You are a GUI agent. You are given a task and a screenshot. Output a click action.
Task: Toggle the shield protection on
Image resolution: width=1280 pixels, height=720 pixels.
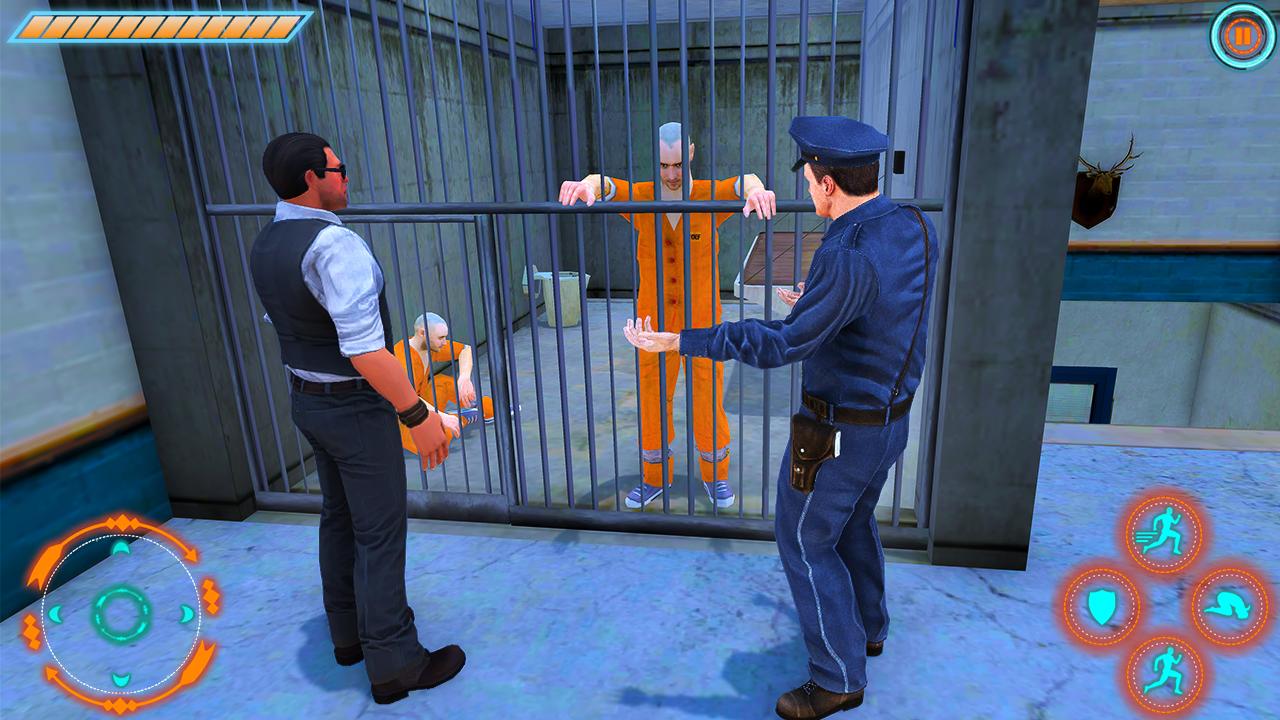tap(1101, 606)
